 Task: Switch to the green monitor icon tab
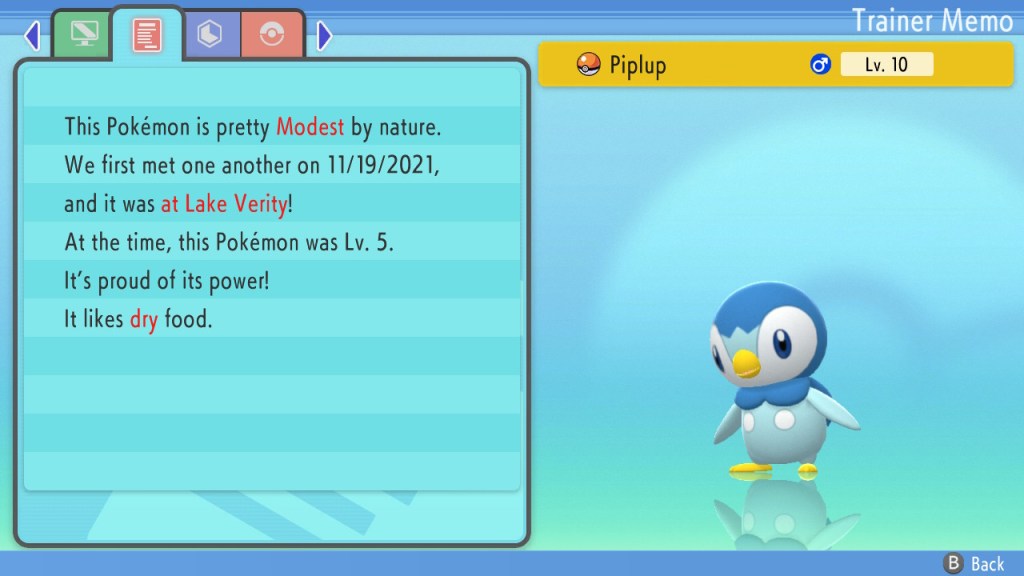pyautogui.click(x=83, y=36)
